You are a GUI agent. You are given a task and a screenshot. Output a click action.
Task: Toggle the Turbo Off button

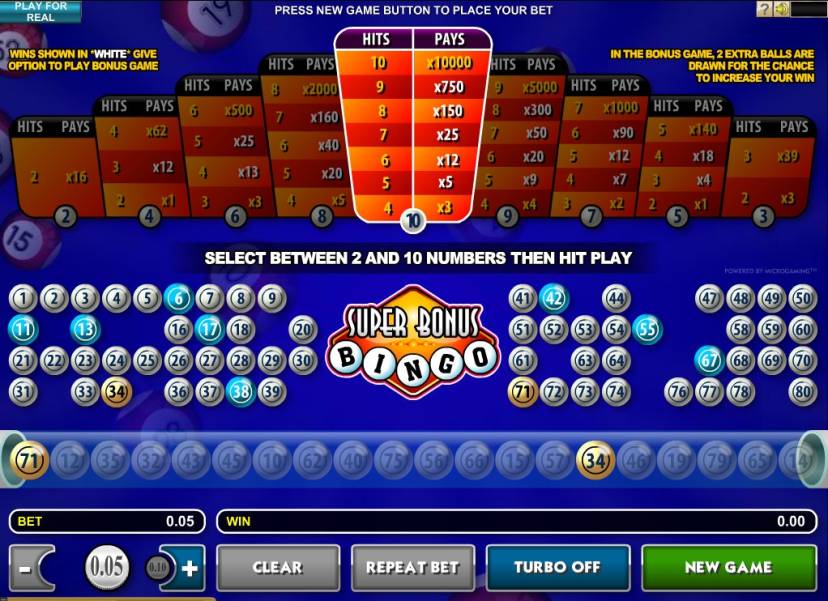557,567
